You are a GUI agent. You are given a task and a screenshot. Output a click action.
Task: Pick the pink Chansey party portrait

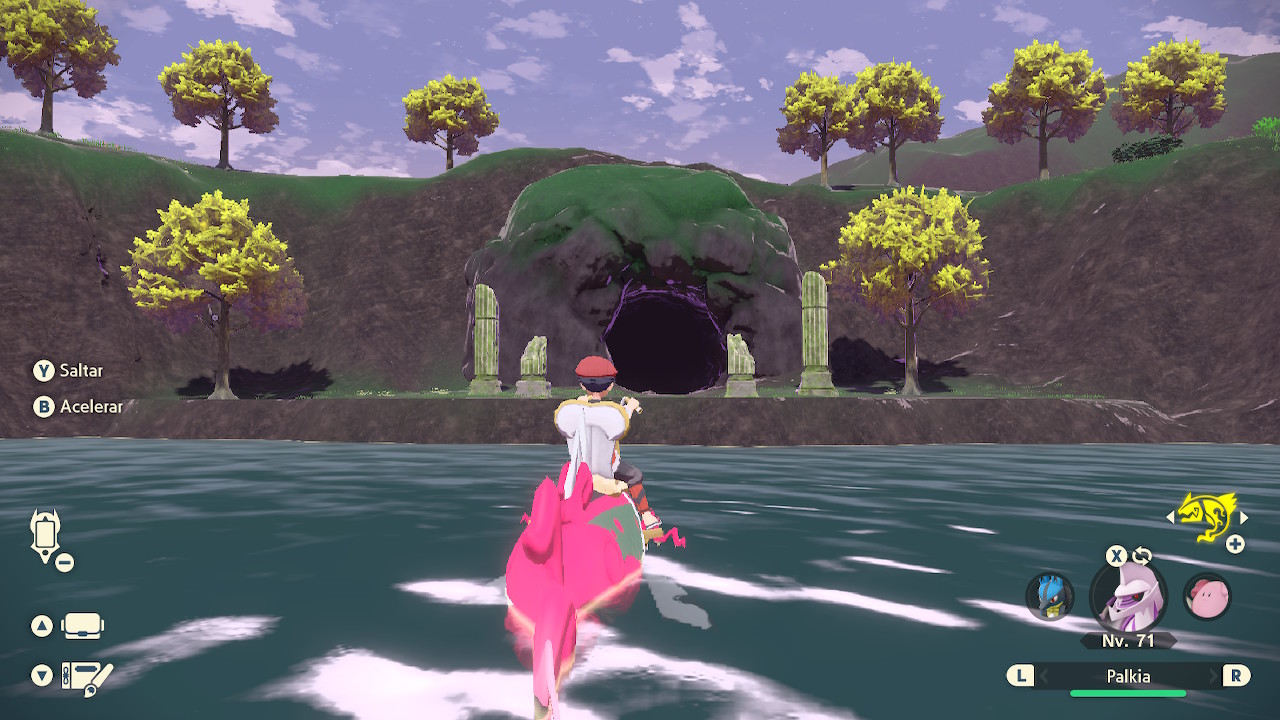(1207, 597)
